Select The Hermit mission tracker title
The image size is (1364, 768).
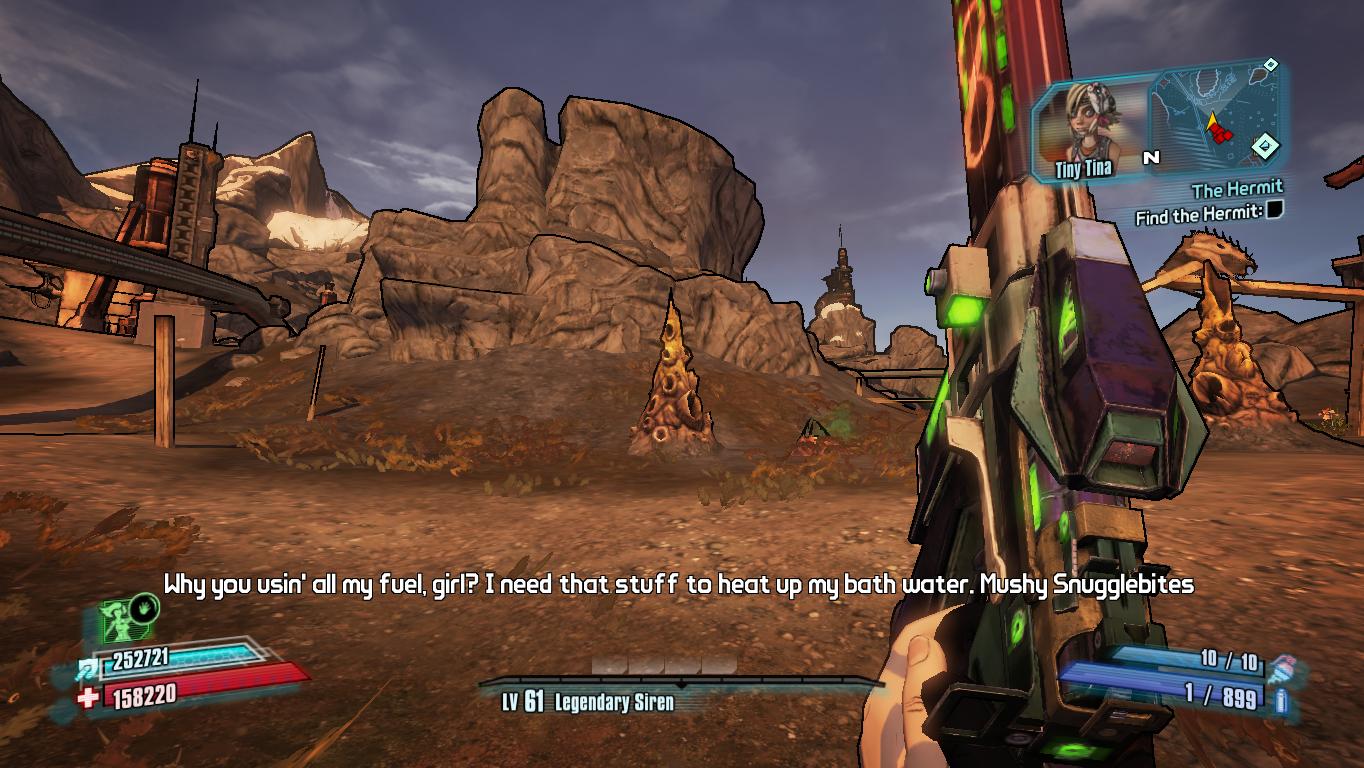(1236, 189)
